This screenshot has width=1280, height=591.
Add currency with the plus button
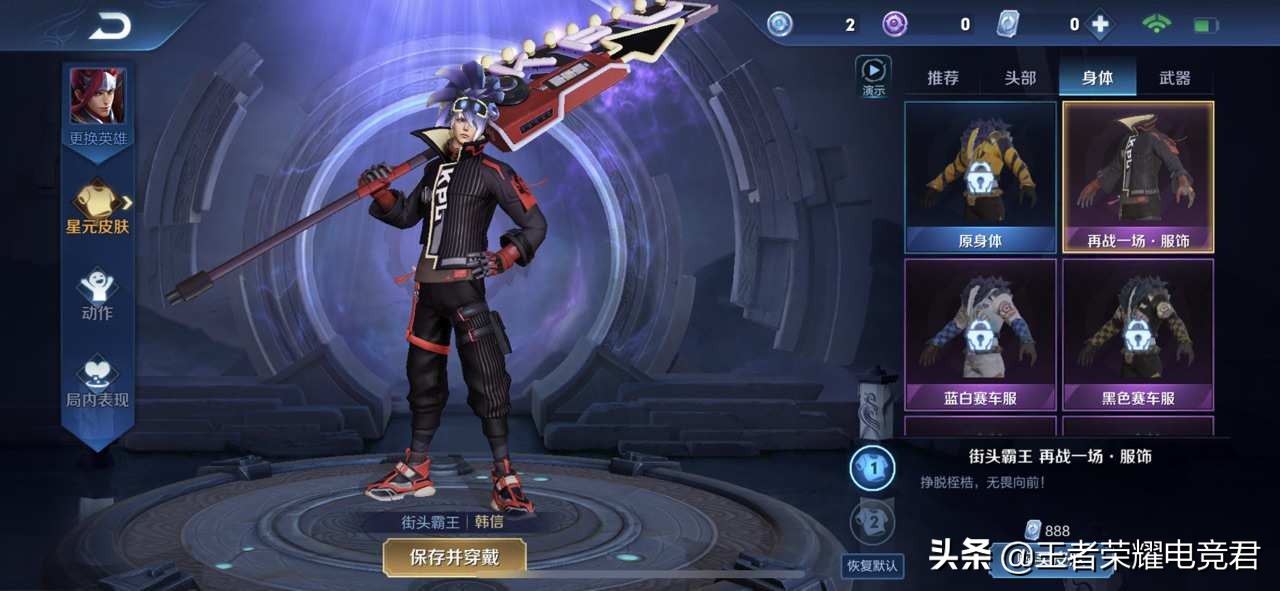click(1100, 25)
